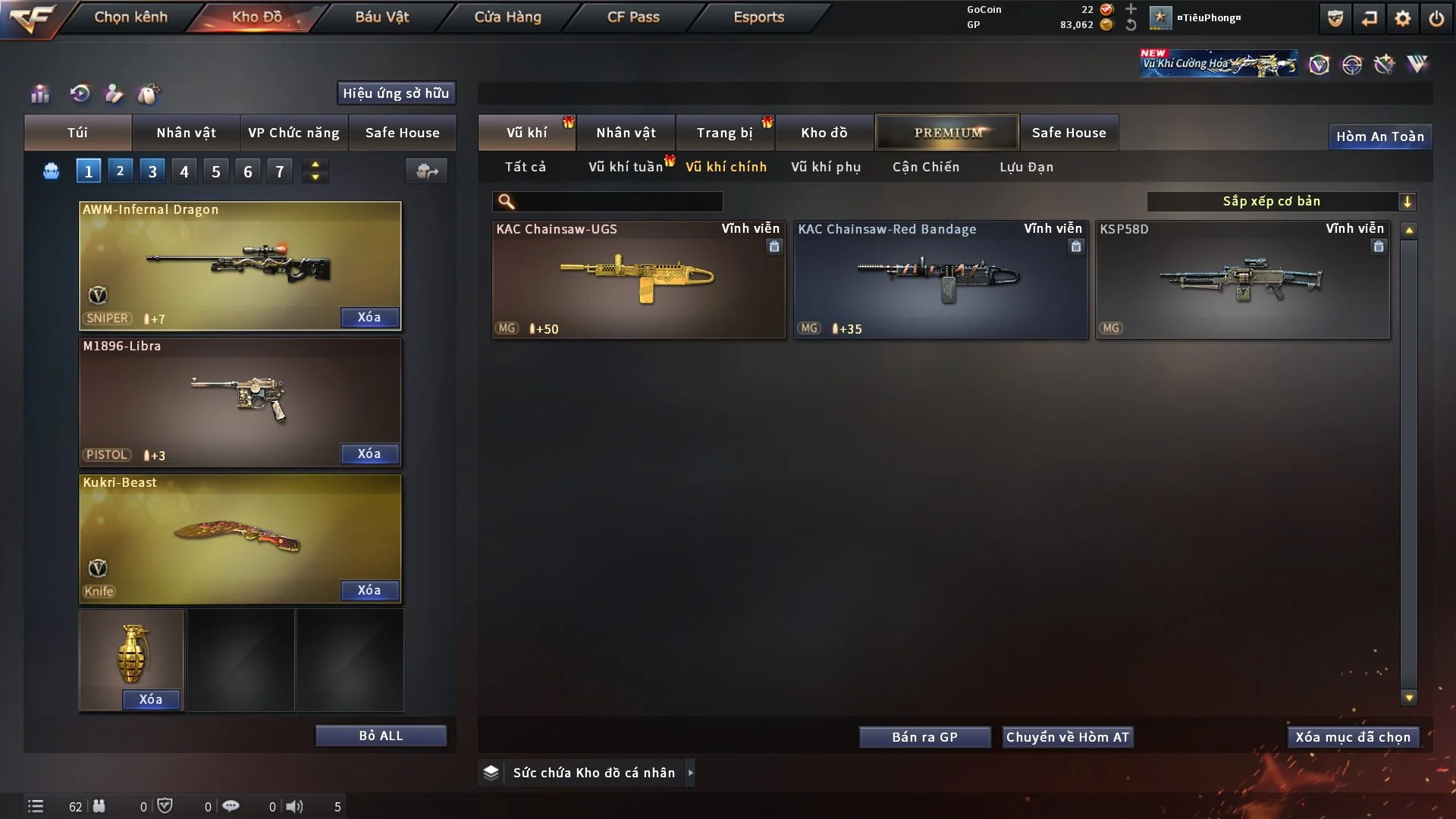Select bag slot 4
Image resolution: width=1456 pixels, height=819 pixels.
point(184,171)
